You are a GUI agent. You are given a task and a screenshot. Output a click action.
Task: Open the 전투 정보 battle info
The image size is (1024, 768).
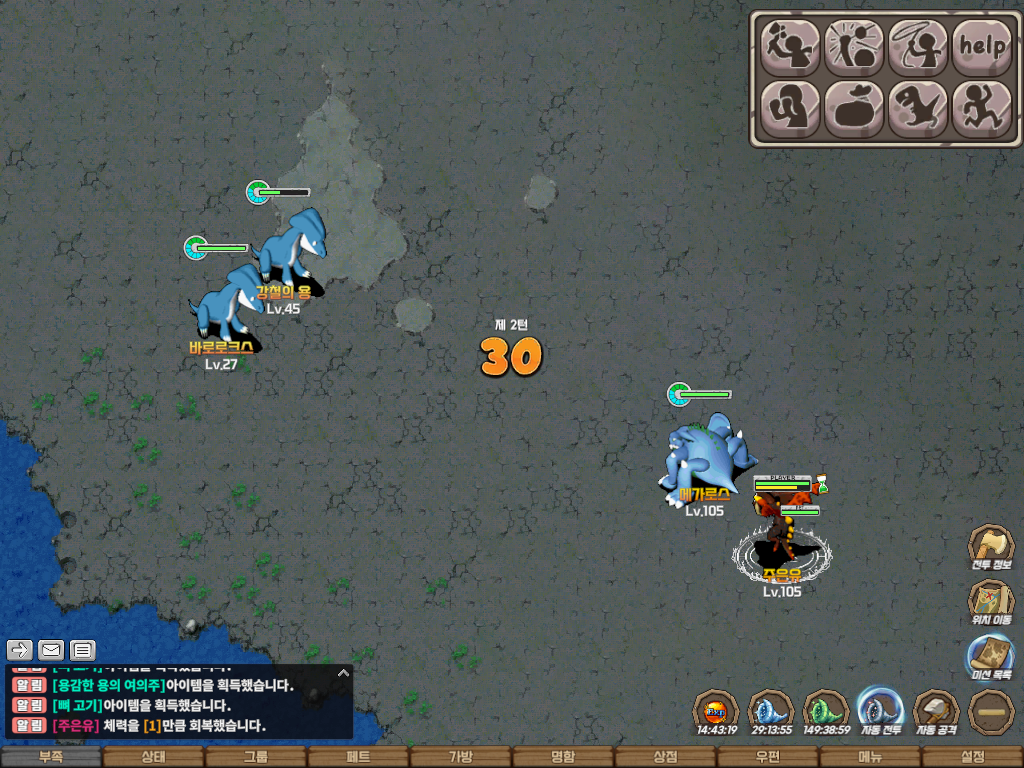[x=991, y=549]
